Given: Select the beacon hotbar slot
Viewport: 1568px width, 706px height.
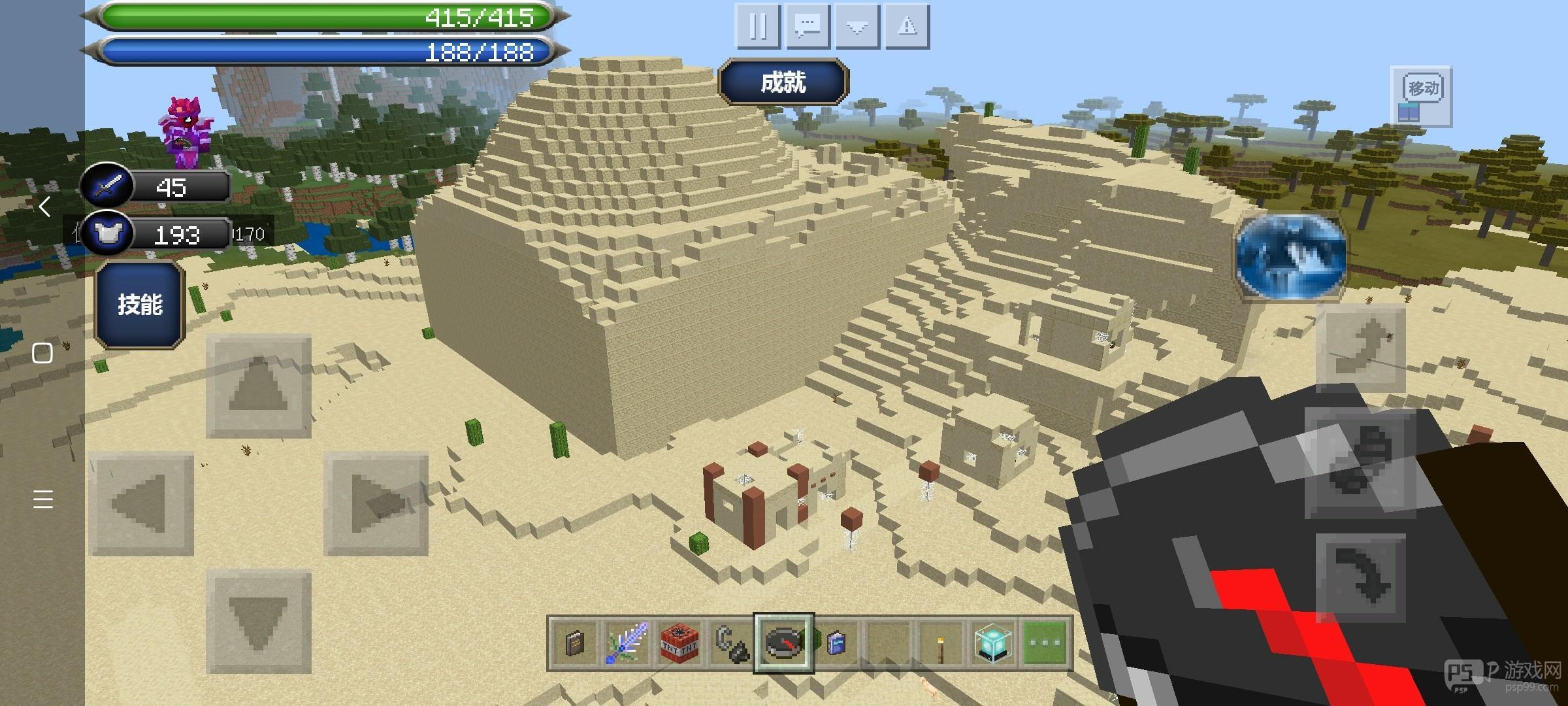Looking at the screenshot, I should (x=993, y=643).
